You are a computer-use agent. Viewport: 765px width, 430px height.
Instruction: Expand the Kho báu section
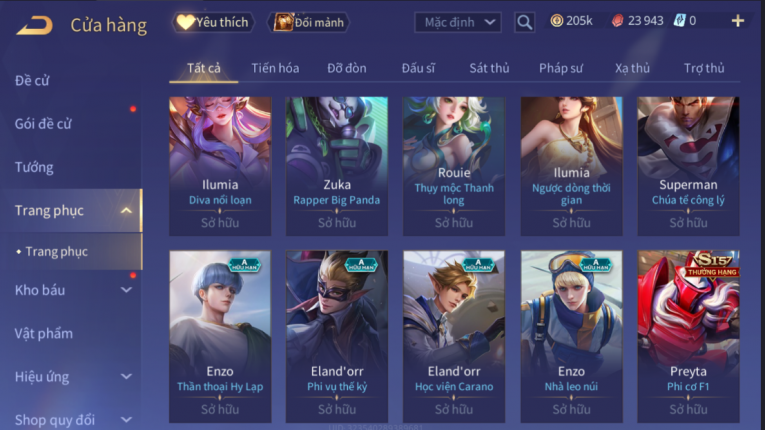point(70,290)
